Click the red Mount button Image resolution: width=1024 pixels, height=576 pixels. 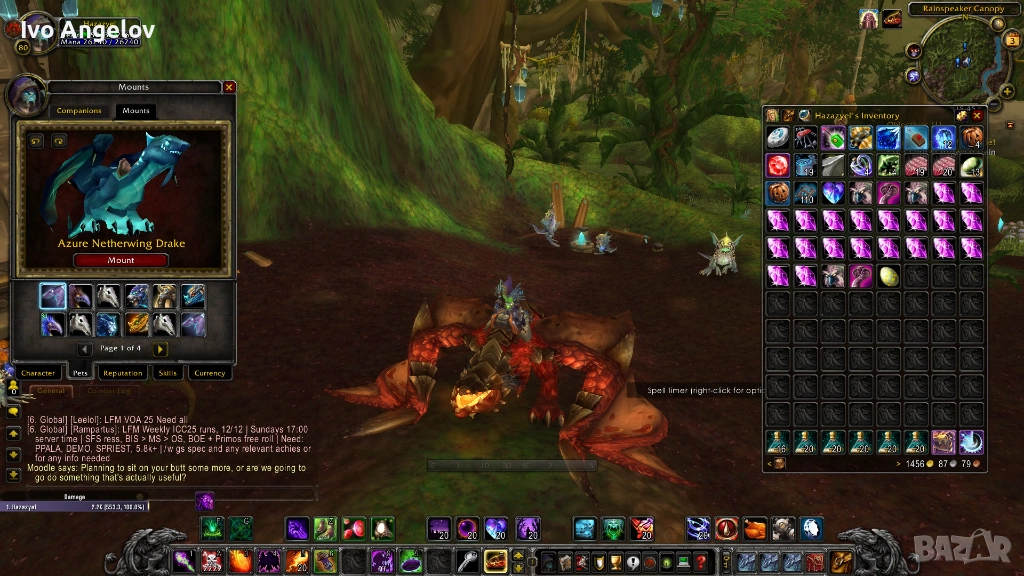tap(120, 260)
